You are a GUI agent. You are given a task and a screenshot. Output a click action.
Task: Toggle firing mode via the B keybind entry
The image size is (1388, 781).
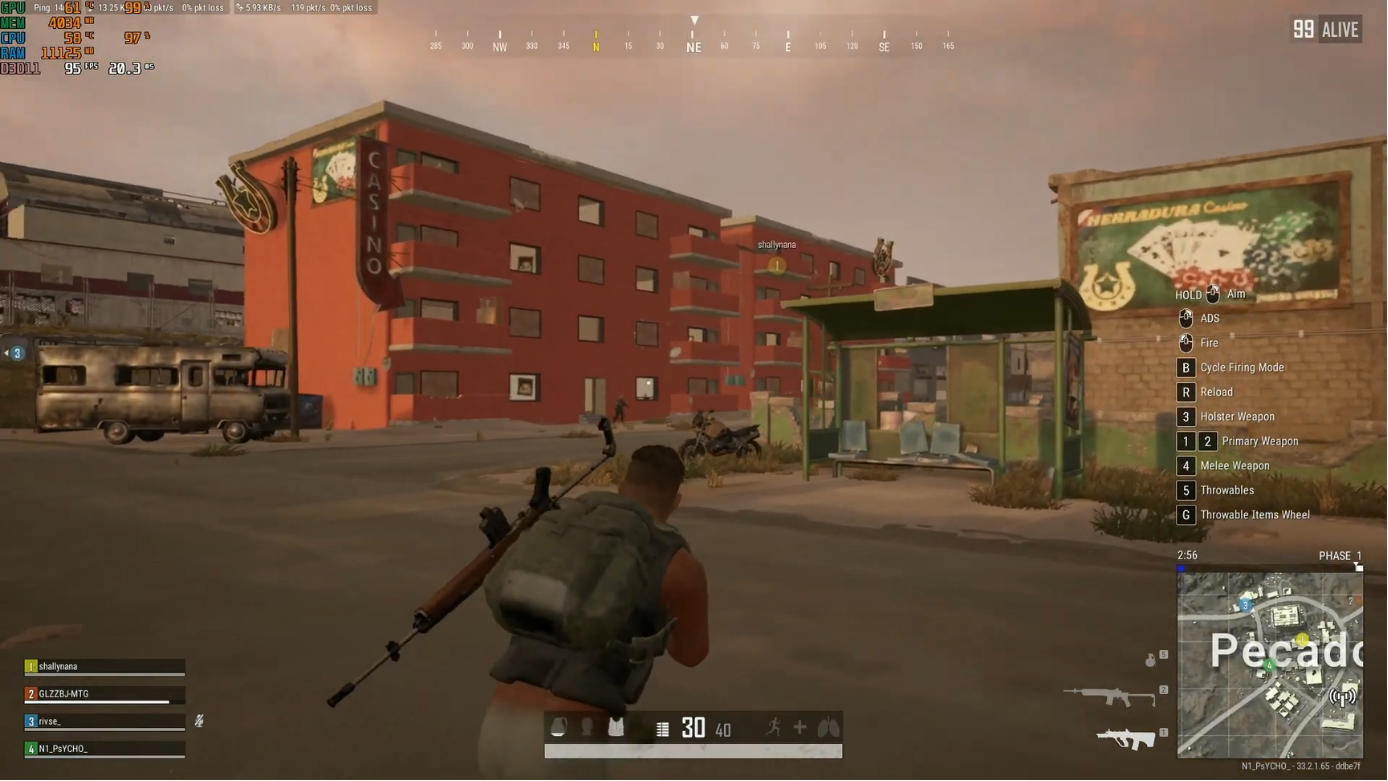[1230, 367]
